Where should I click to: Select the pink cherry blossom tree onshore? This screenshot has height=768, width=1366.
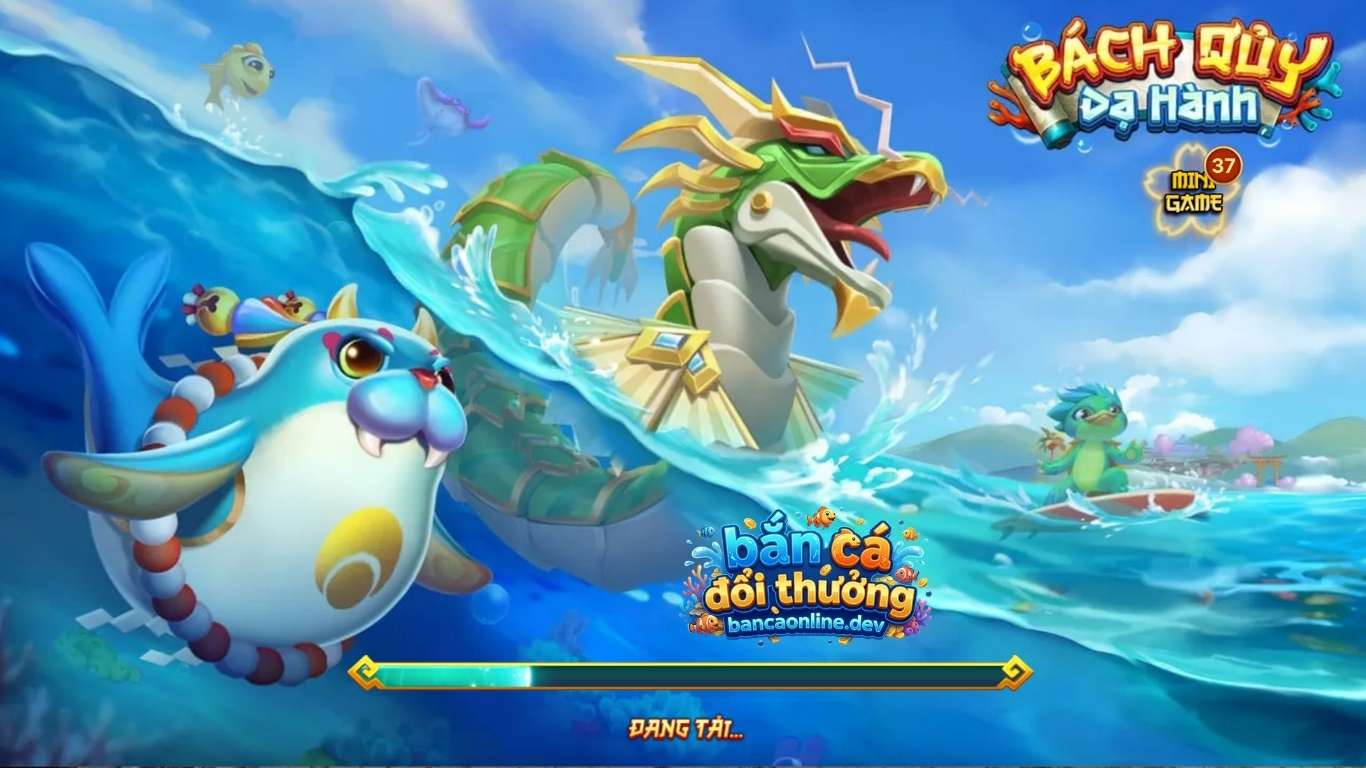click(1252, 440)
